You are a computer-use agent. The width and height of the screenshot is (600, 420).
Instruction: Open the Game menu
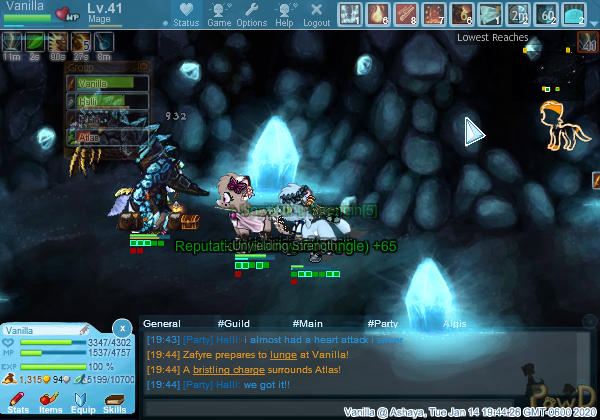point(219,14)
